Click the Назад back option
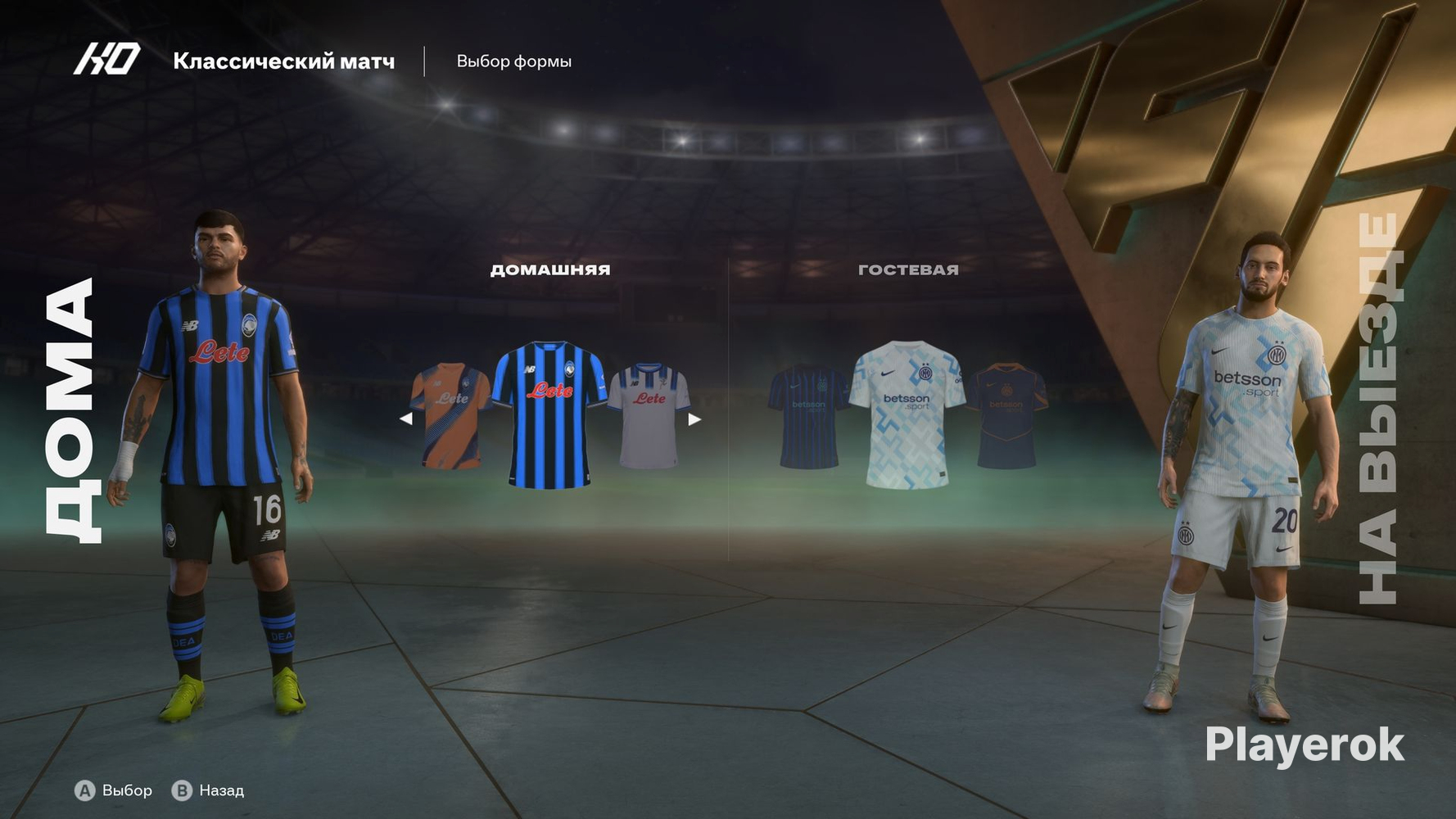 [208, 790]
